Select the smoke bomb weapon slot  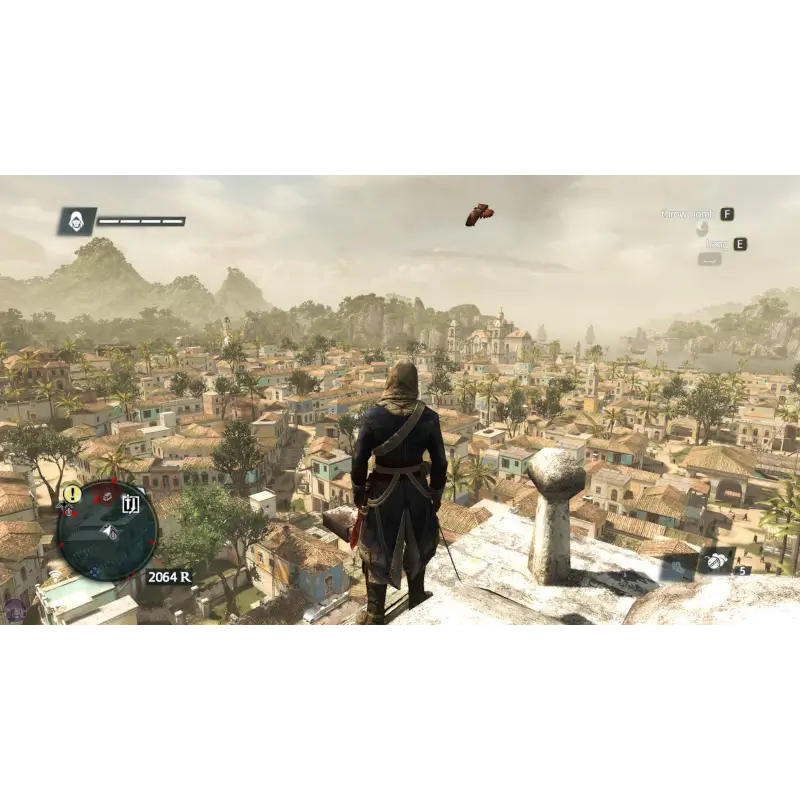716,562
